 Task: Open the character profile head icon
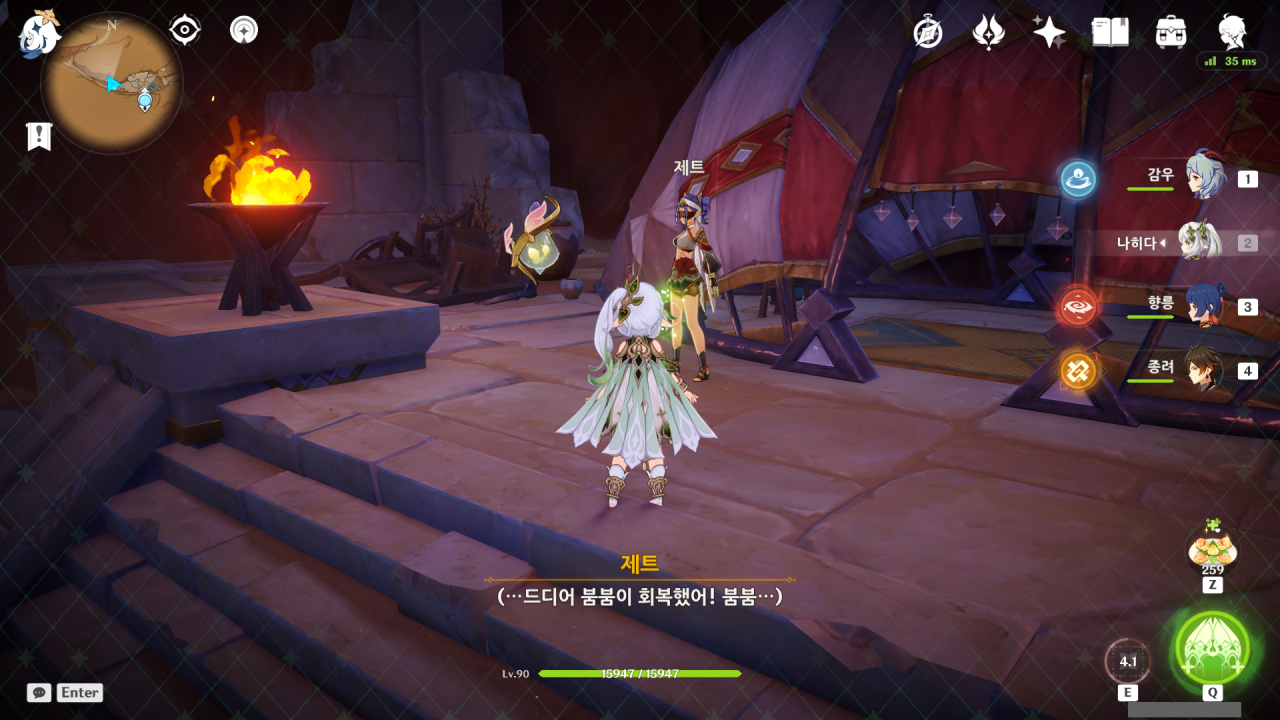[1232, 32]
